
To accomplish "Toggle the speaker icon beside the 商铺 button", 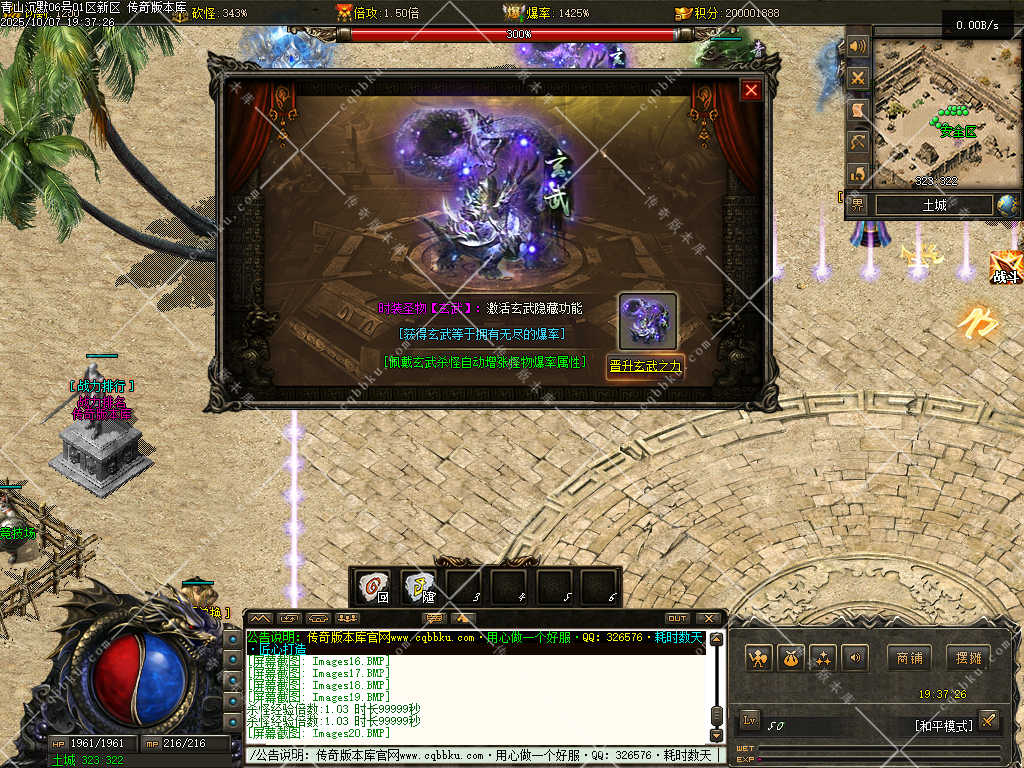I will coord(854,657).
